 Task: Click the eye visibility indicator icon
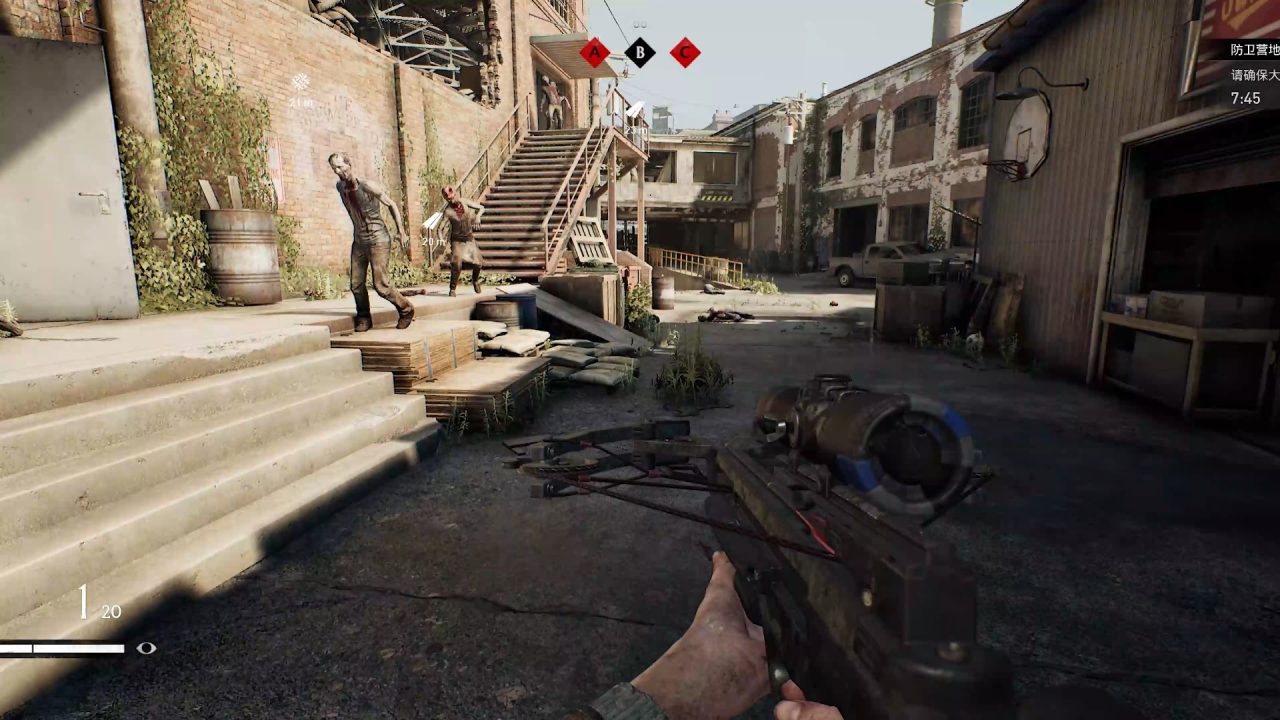click(146, 648)
